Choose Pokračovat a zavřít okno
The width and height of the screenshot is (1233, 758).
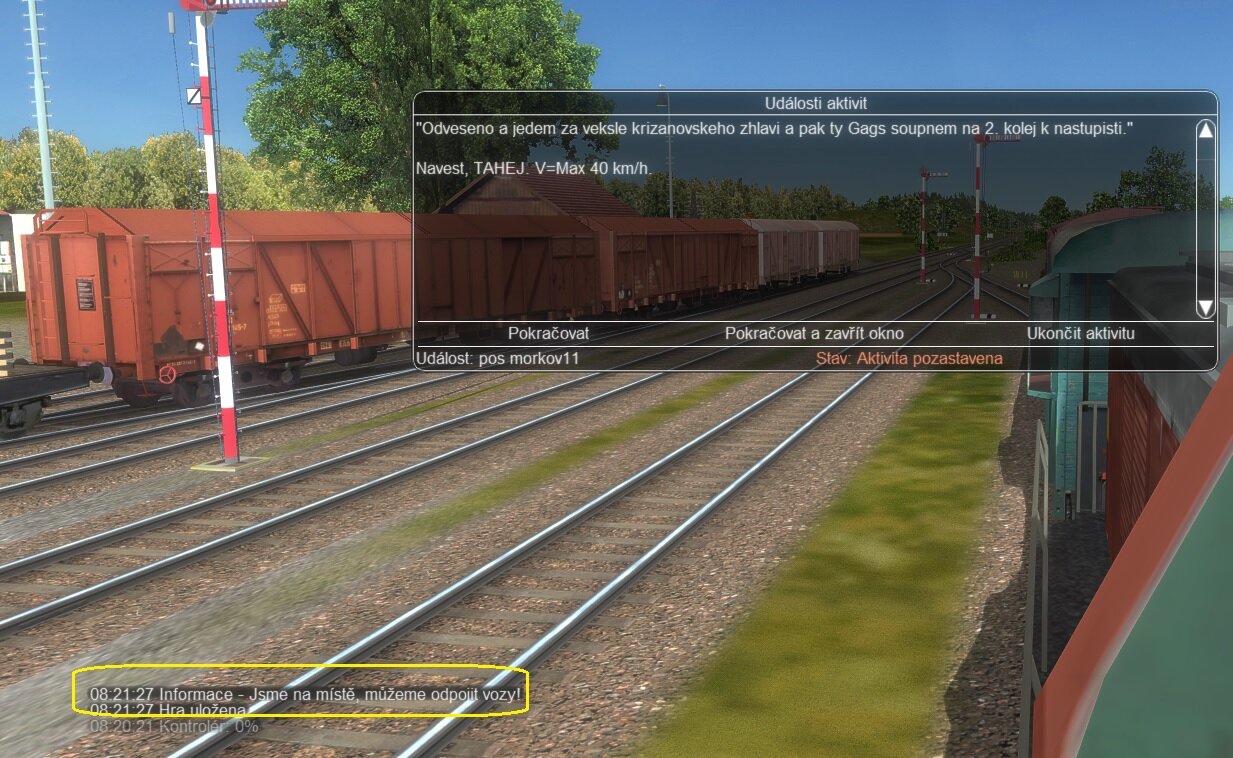tap(813, 333)
